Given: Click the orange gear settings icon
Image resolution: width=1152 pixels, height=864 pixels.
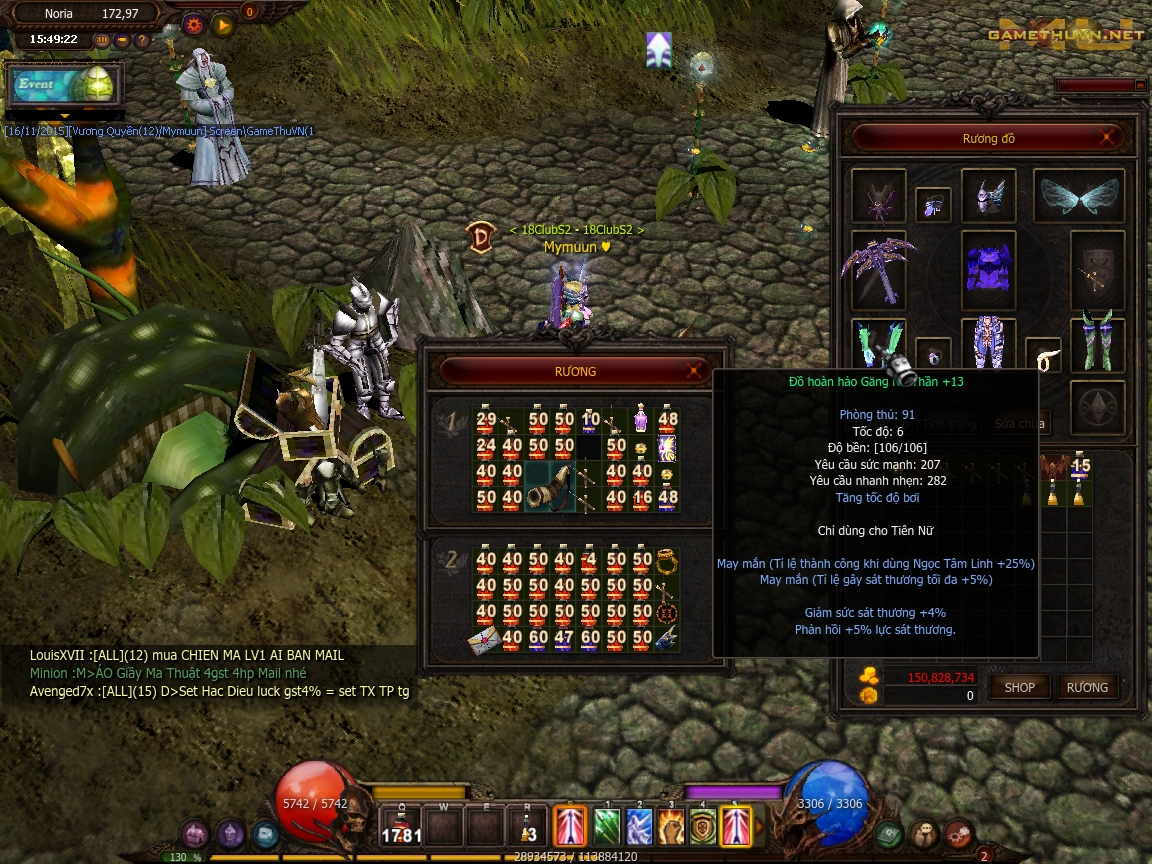Looking at the screenshot, I should (x=193, y=23).
